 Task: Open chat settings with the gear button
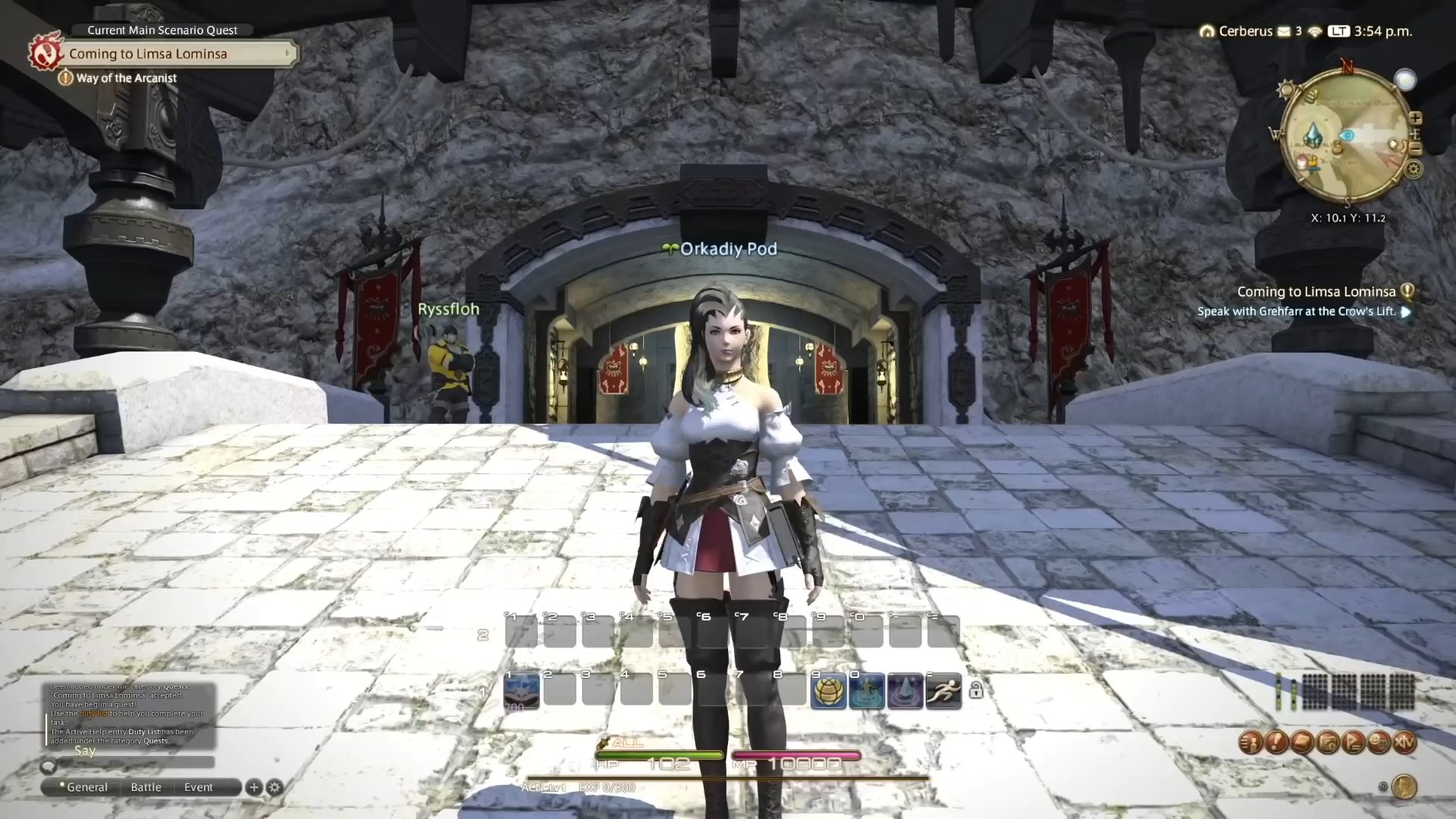click(x=275, y=788)
